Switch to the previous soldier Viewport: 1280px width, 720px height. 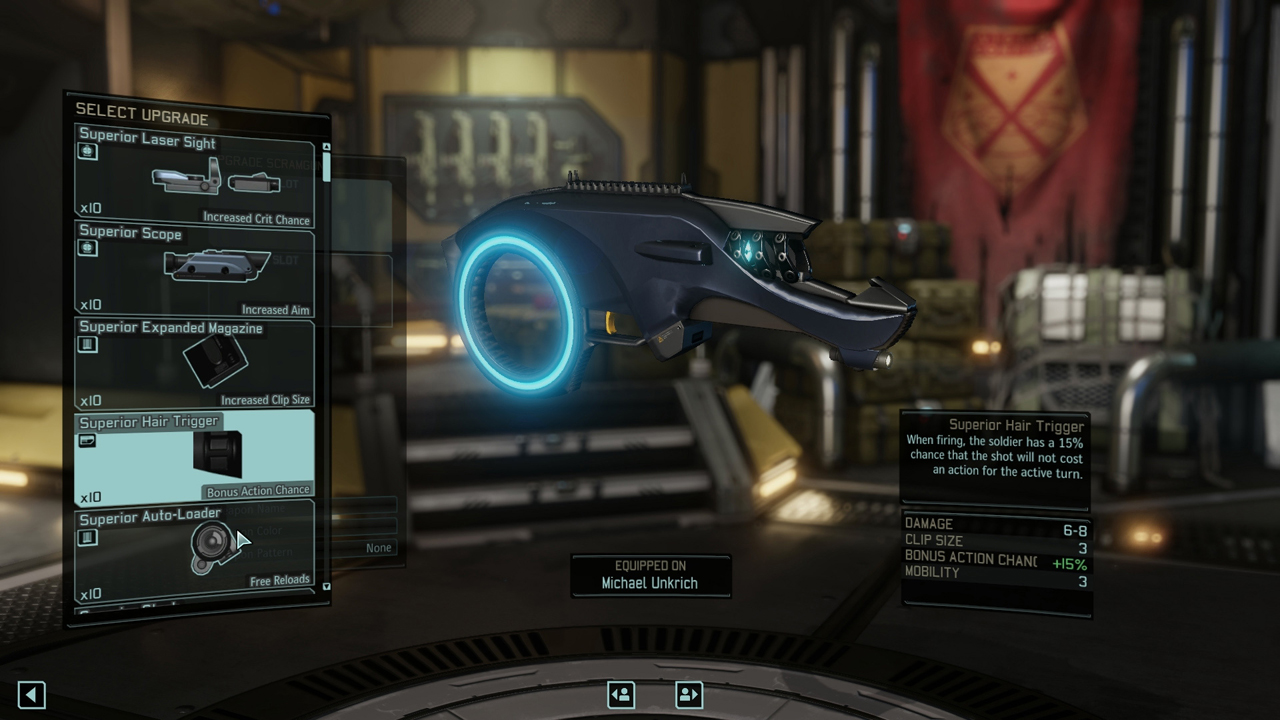[x=621, y=694]
